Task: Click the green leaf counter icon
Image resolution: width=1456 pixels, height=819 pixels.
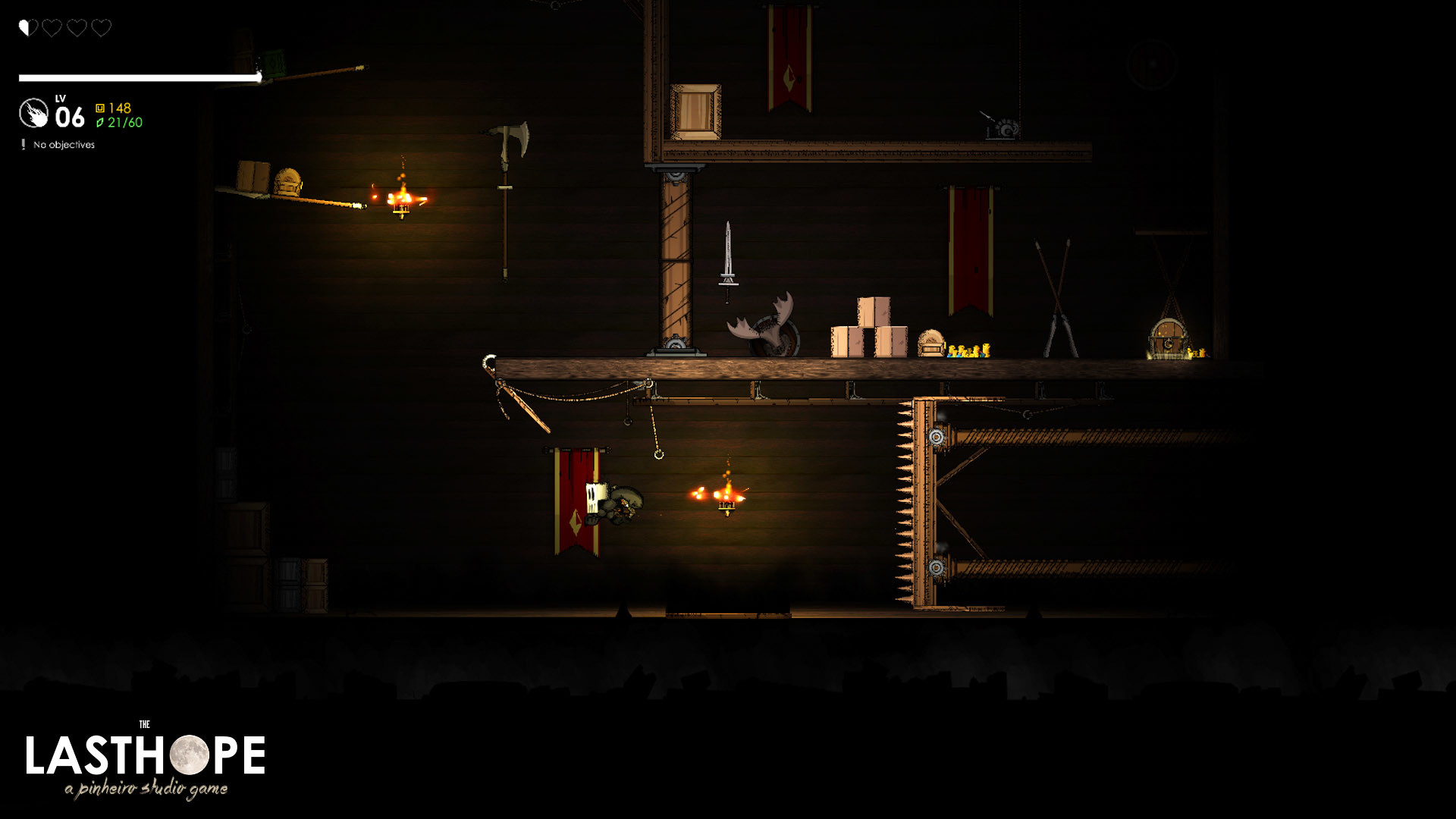Action: click(102, 121)
